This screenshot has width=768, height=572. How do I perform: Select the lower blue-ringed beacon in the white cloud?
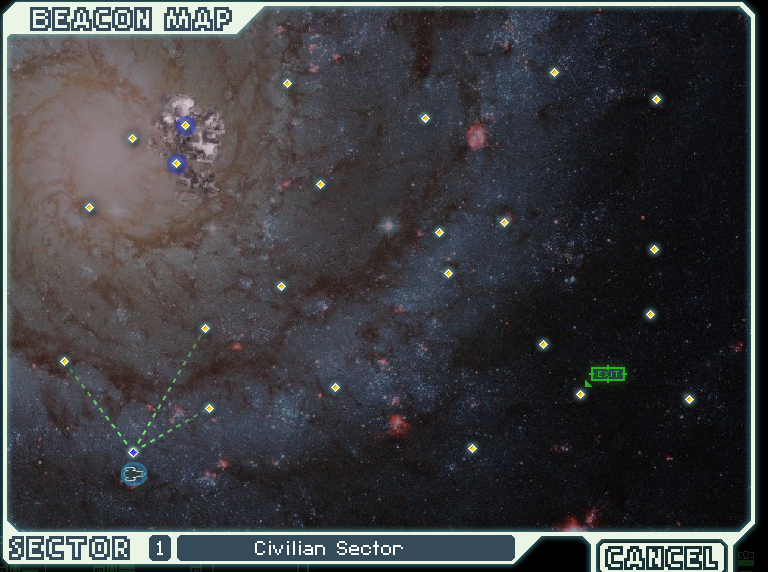(x=177, y=163)
